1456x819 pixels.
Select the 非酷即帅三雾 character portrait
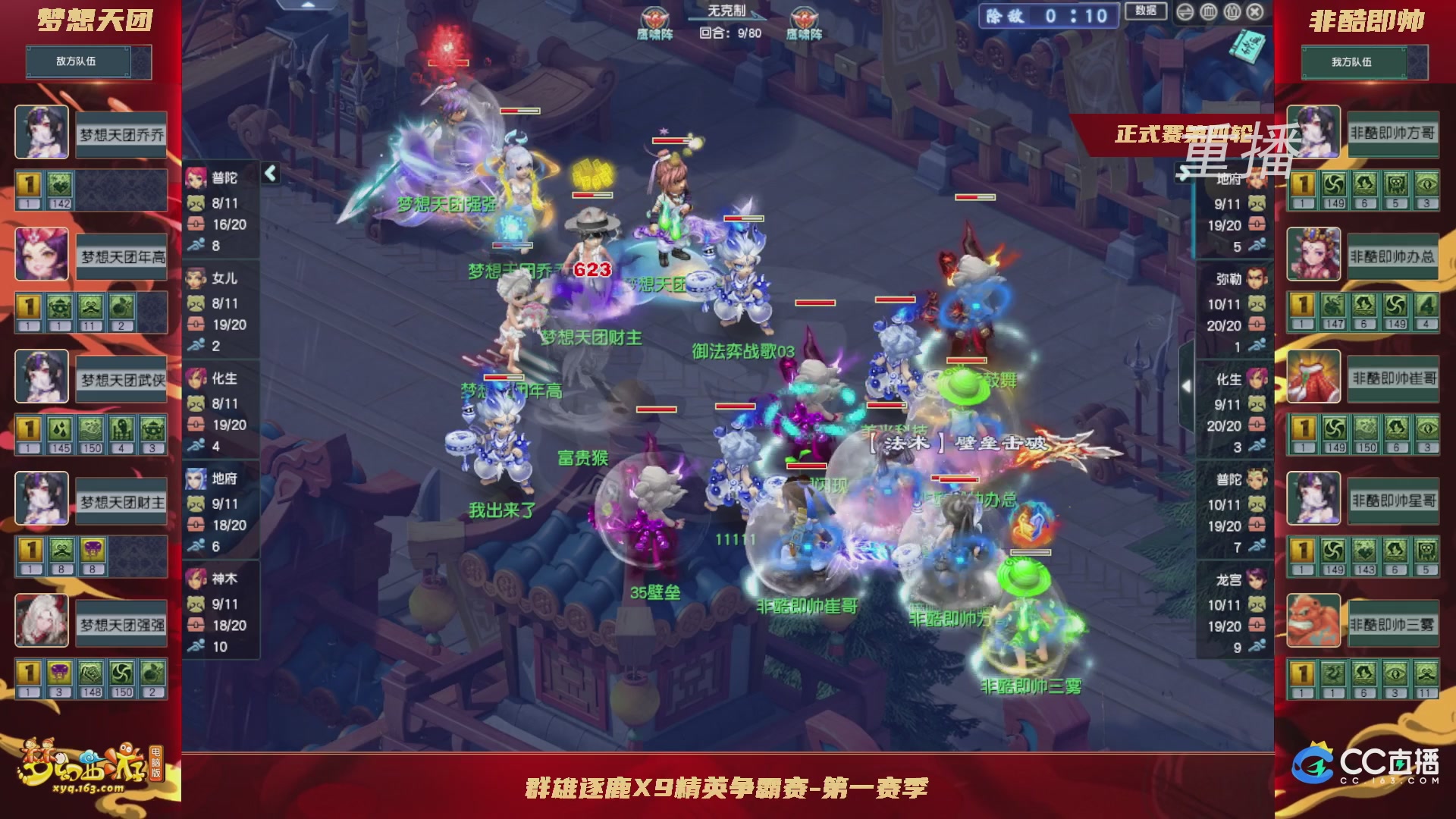coord(1313,620)
